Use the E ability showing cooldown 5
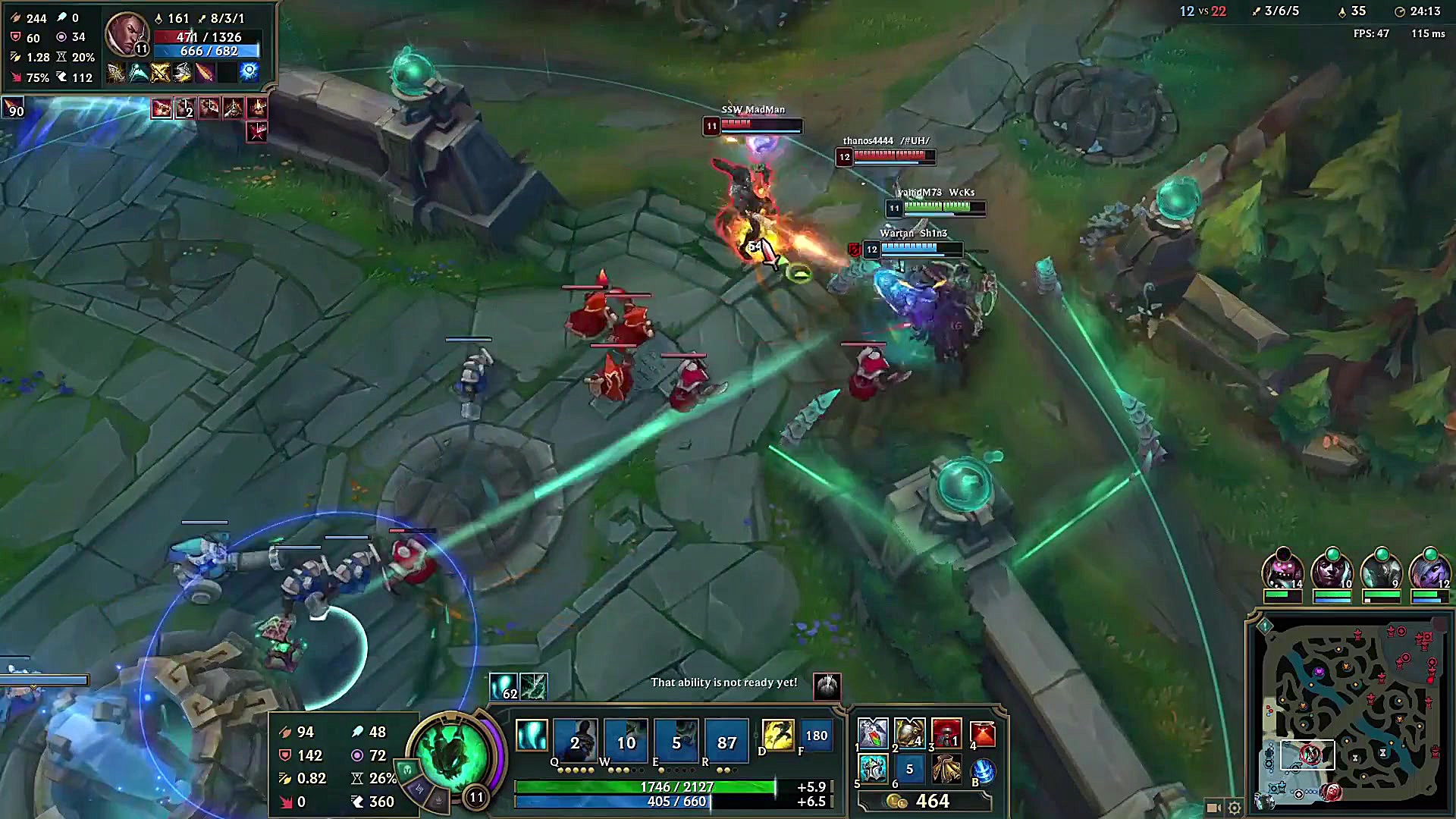 coord(676,739)
